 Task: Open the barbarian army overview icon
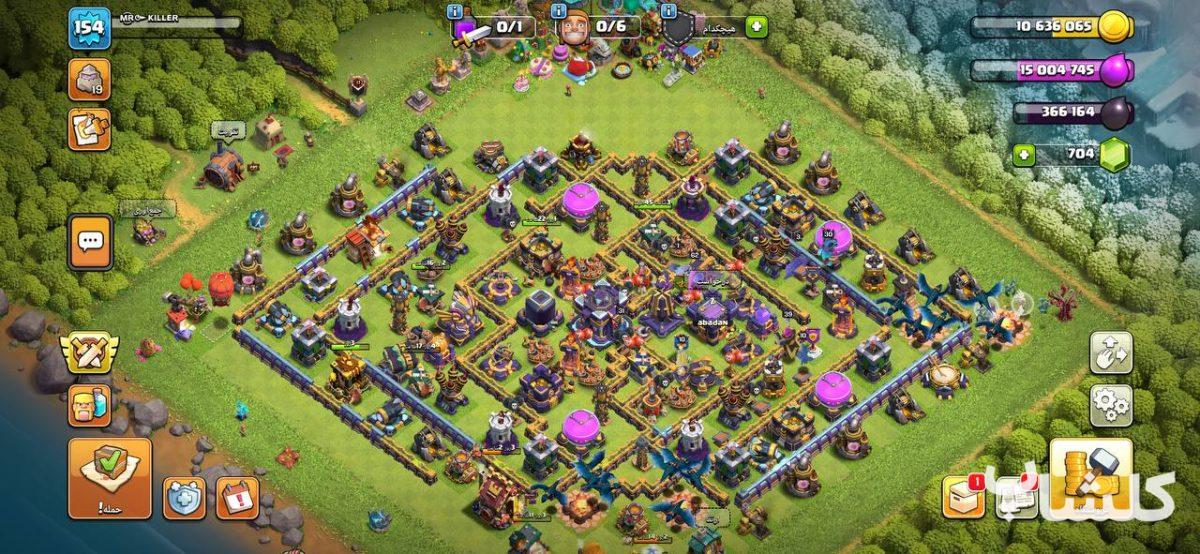click(x=89, y=405)
